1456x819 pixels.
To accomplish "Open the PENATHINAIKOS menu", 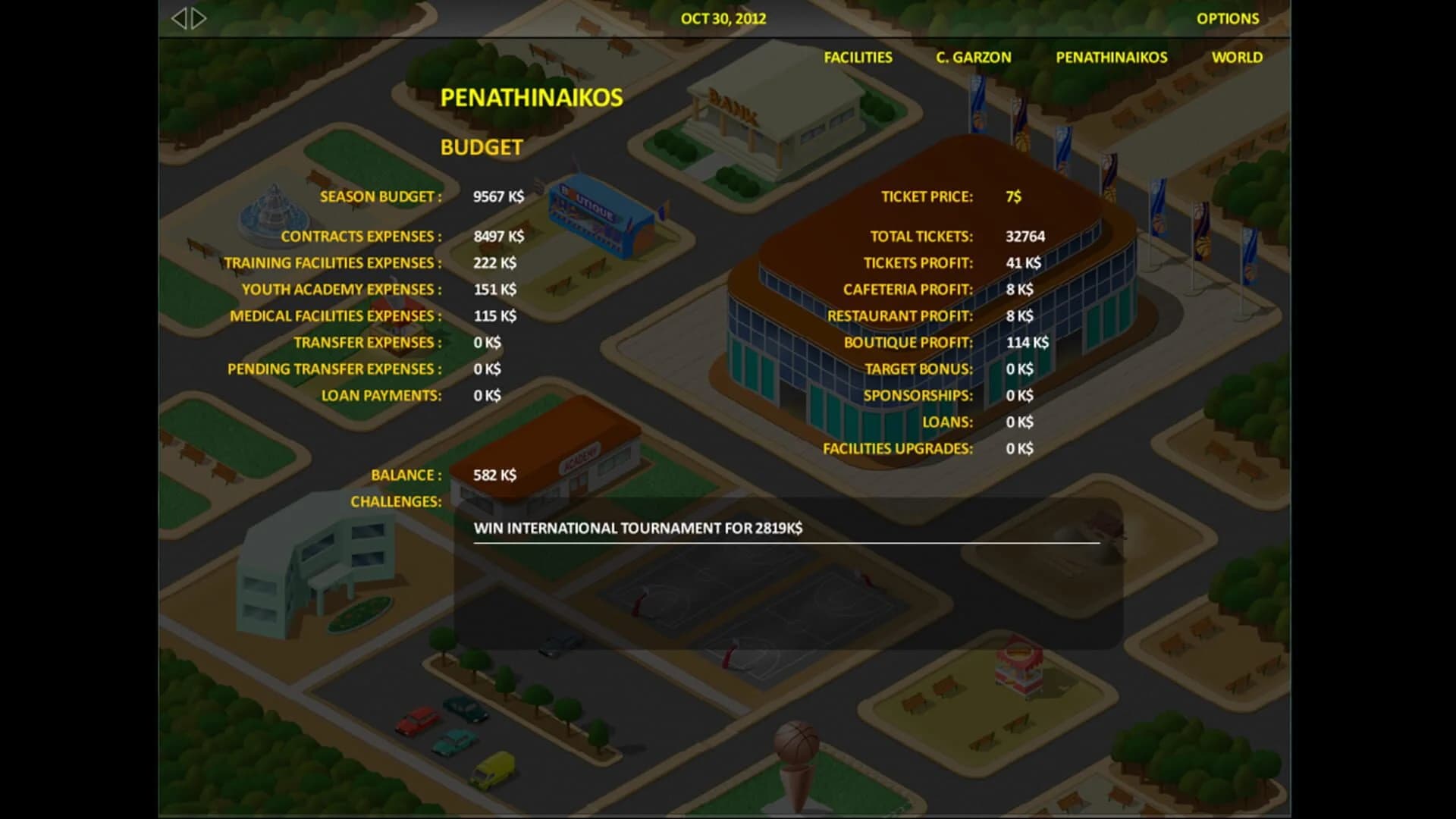I will click(x=1112, y=57).
